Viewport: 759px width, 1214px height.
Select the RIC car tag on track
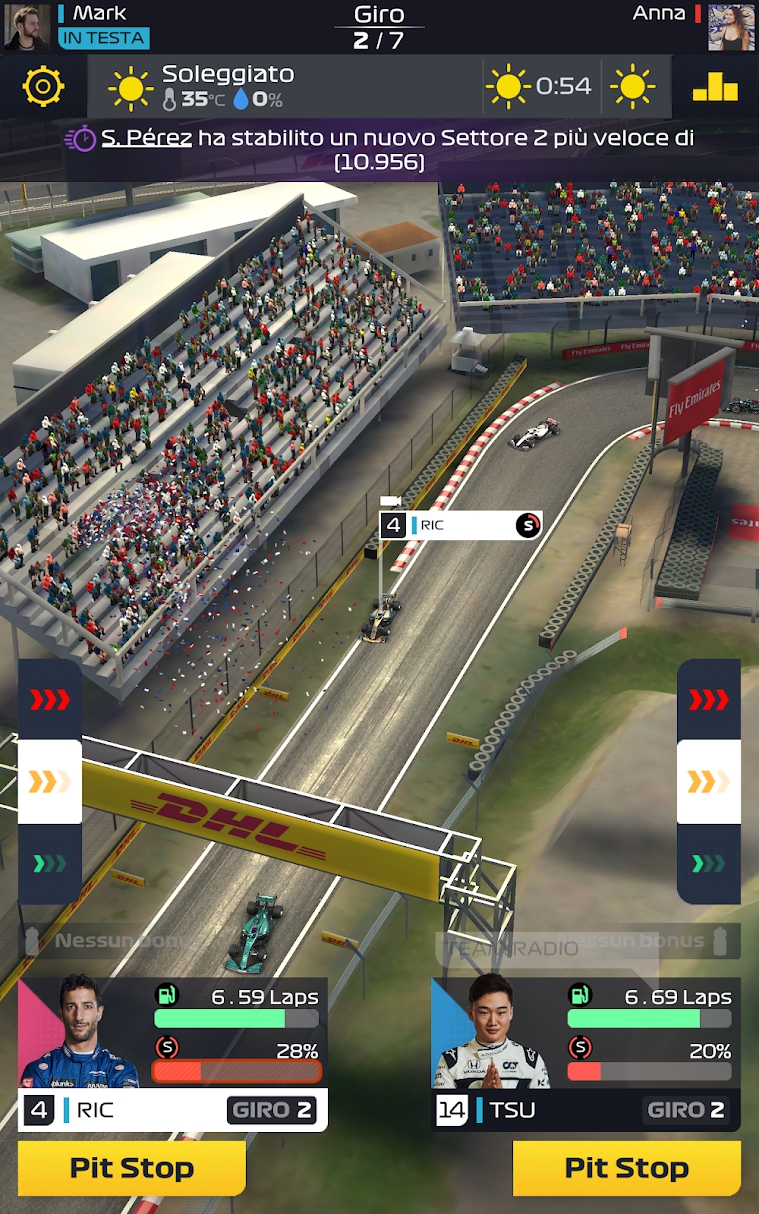462,525
